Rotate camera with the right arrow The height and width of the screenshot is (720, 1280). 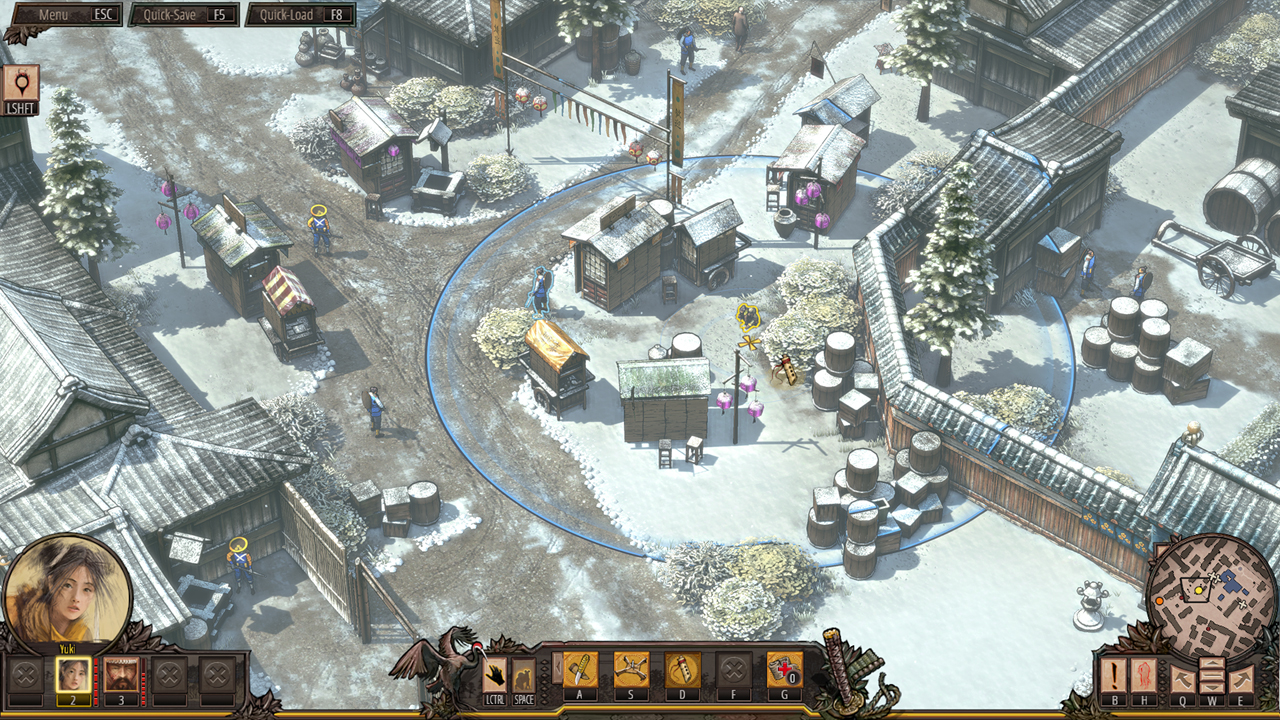pos(1241,677)
